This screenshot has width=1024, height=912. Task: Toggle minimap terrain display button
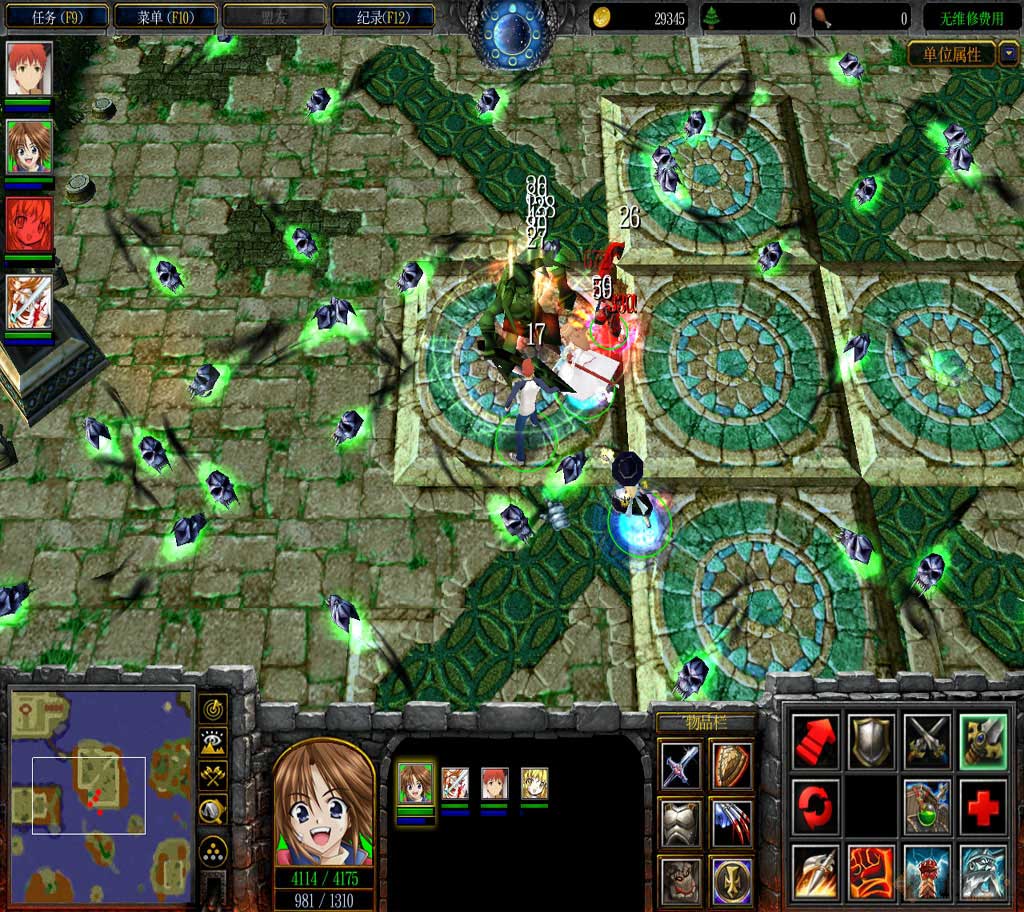[213, 742]
